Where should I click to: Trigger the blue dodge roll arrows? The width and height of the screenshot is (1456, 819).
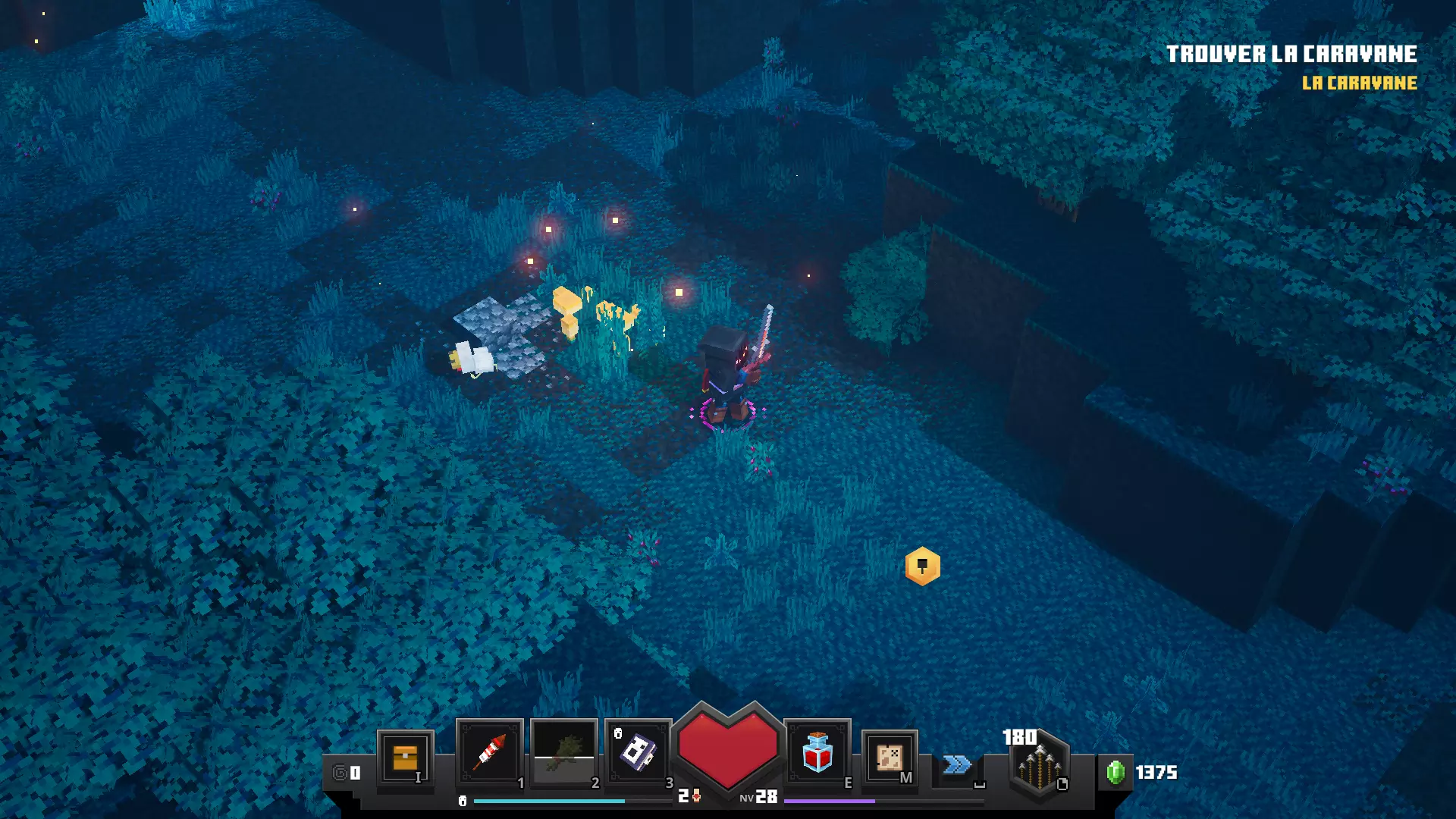tap(957, 764)
